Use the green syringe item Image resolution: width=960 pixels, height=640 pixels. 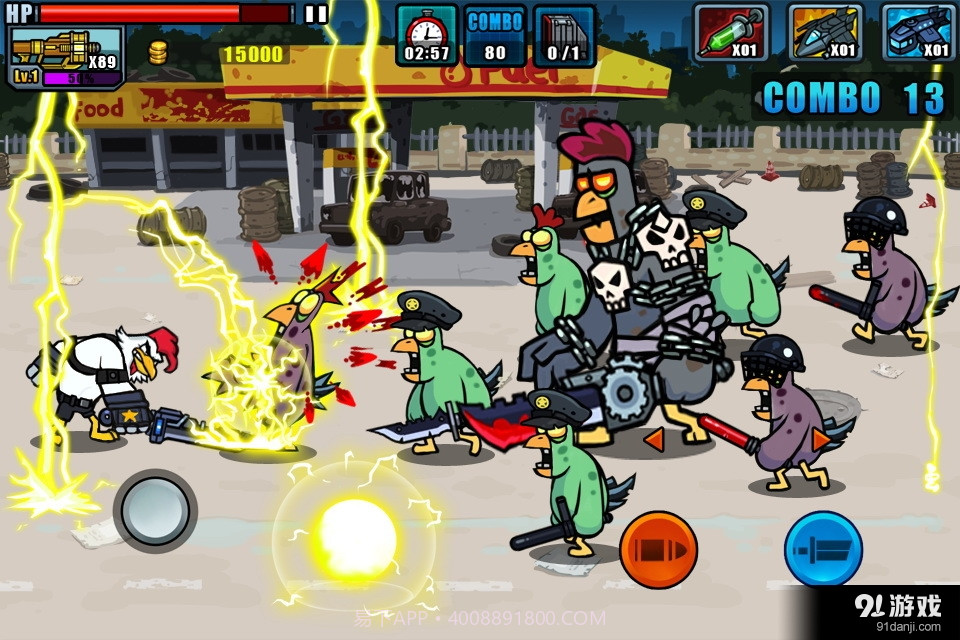(731, 33)
